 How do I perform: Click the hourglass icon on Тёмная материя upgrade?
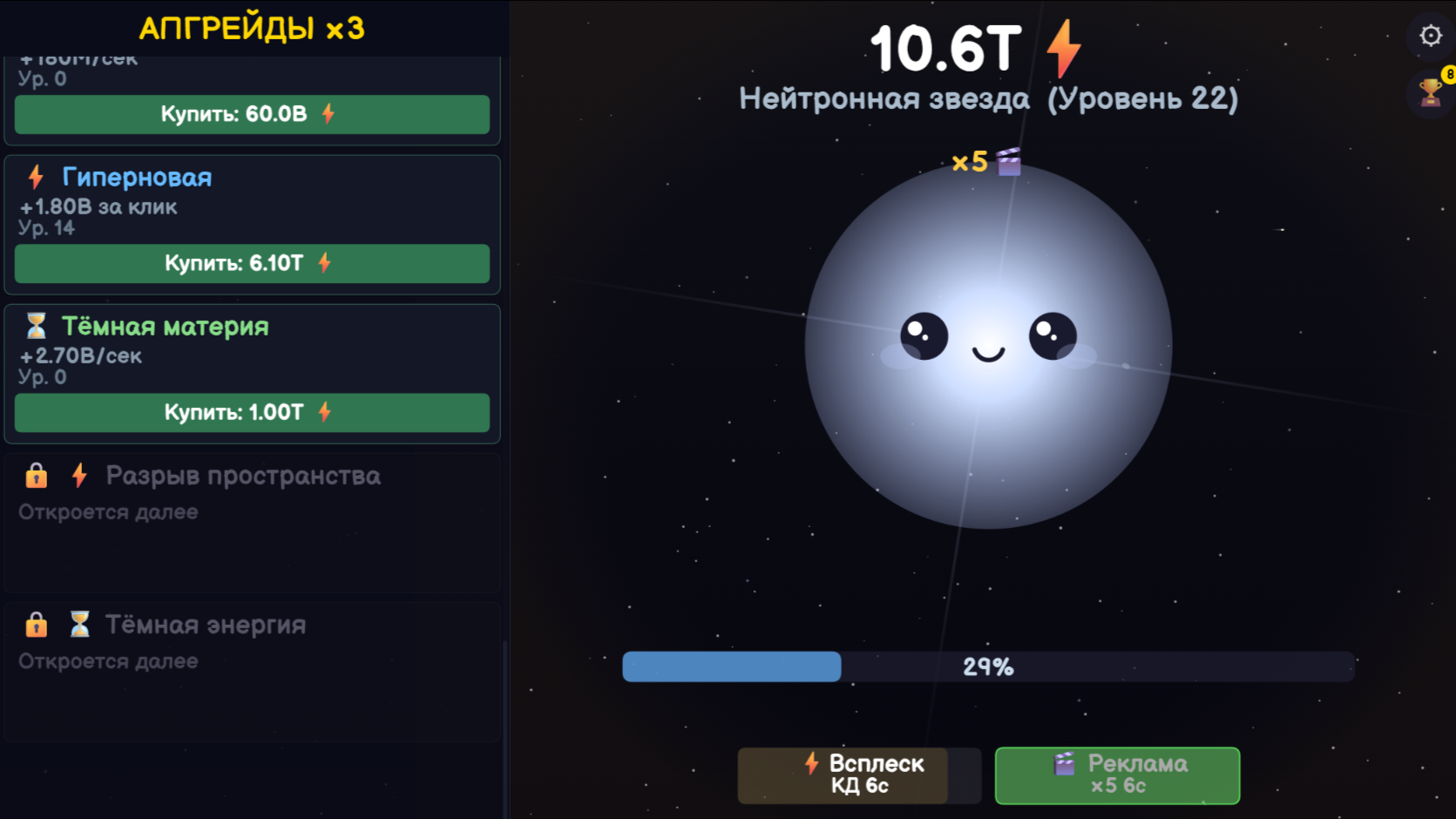coord(37,327)
